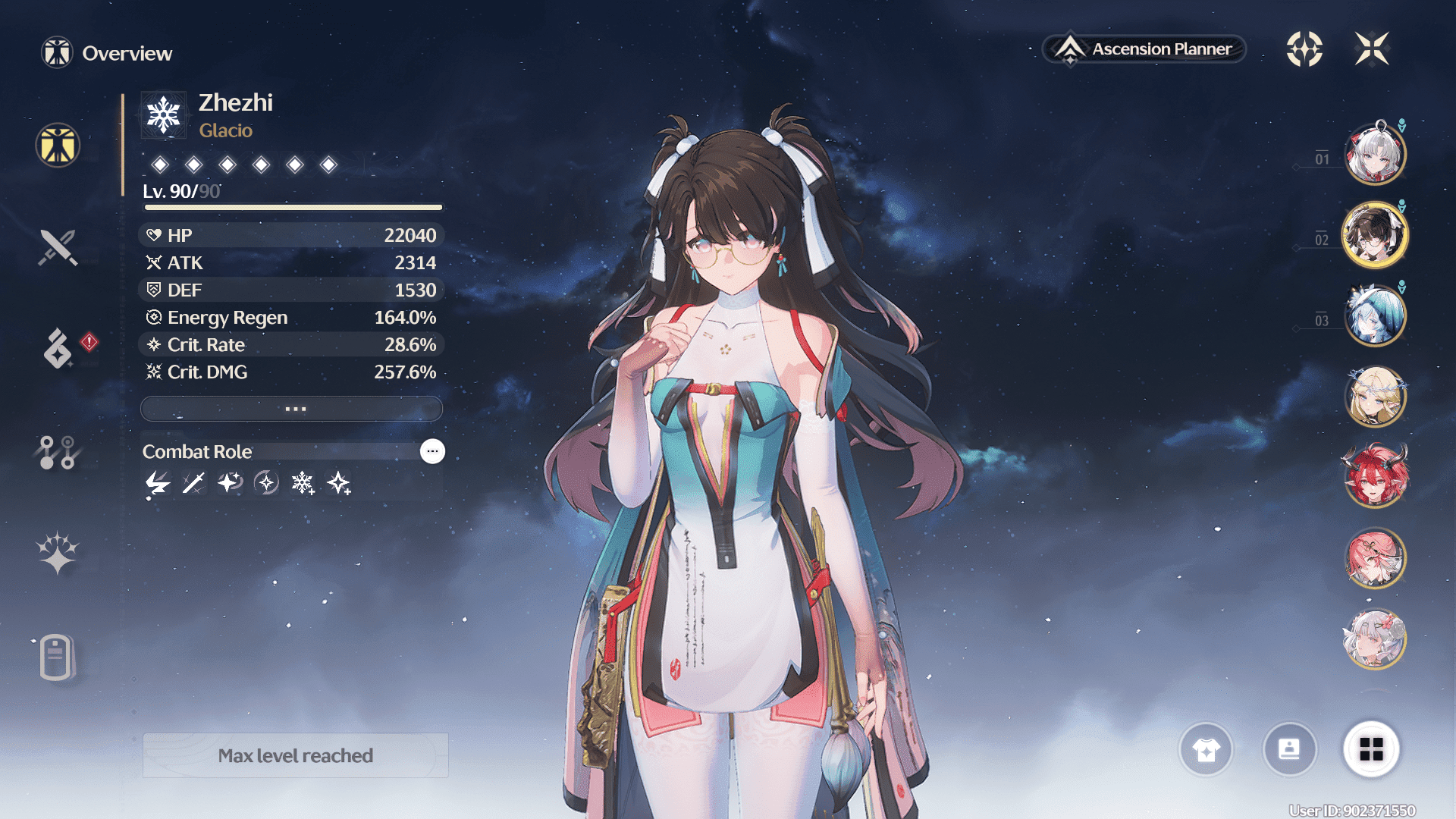Viewport: 1456px width, 819px height.
Task: Switch to the weapon tab with crossed swords
Action: tap(58, 247)
